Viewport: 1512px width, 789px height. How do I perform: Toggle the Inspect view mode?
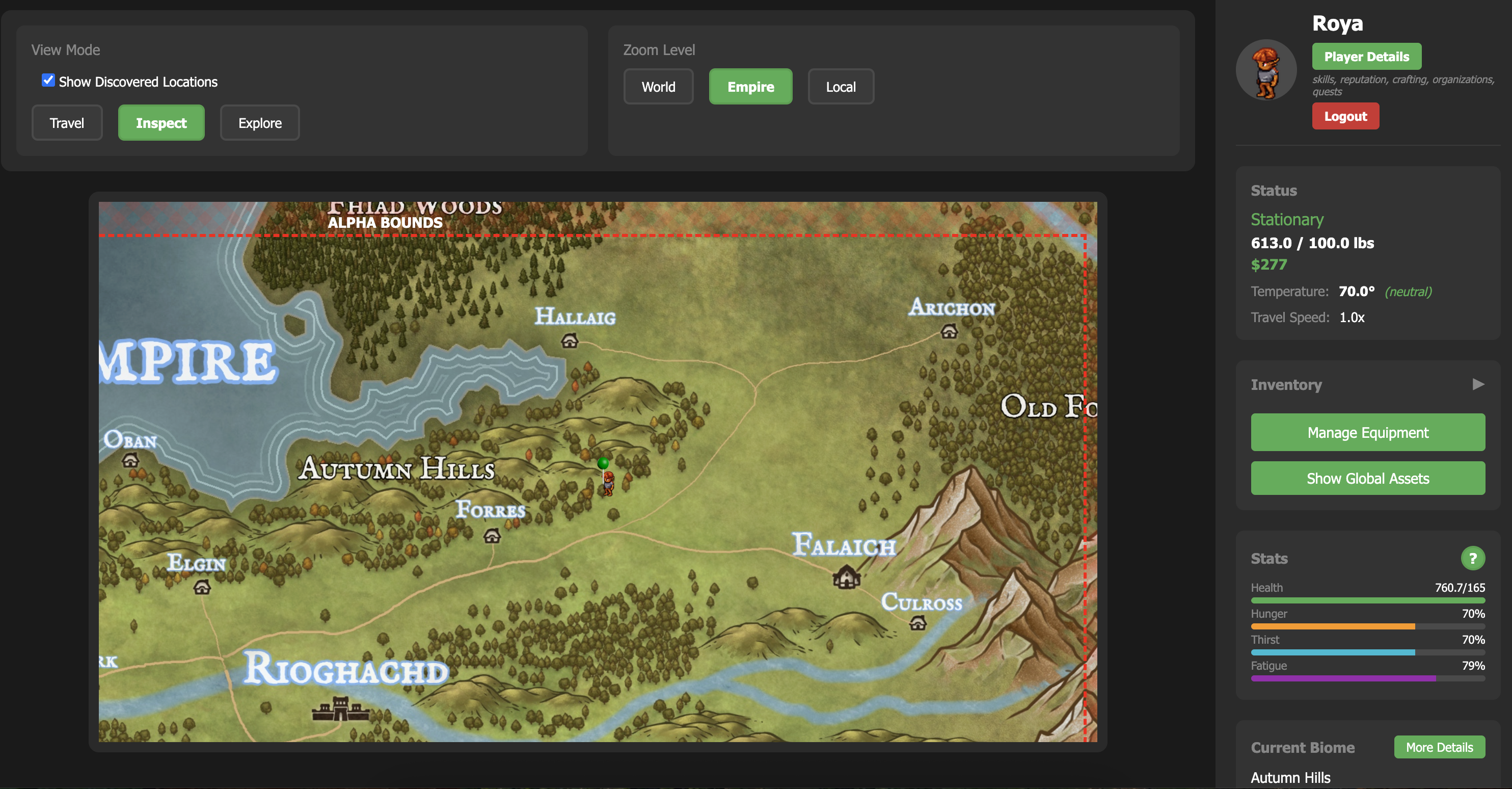coord(161,123)
